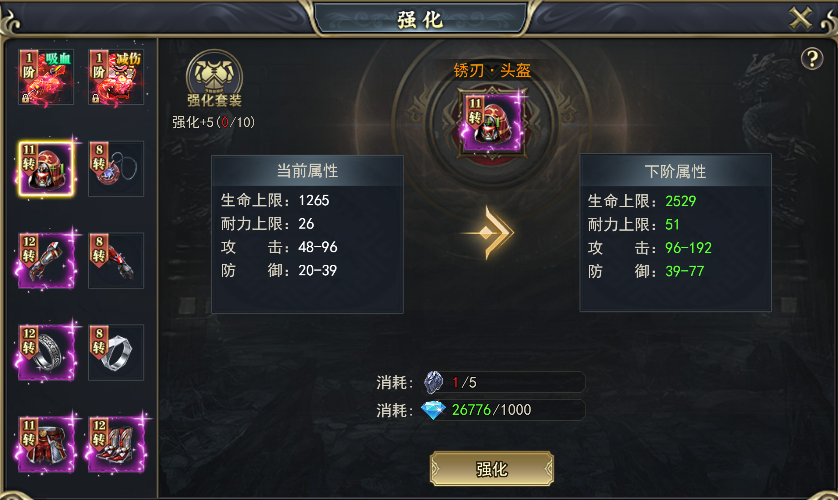Screen dimensions: 838x500
Task: Close the enhancement window
Action: pos(800,18)
